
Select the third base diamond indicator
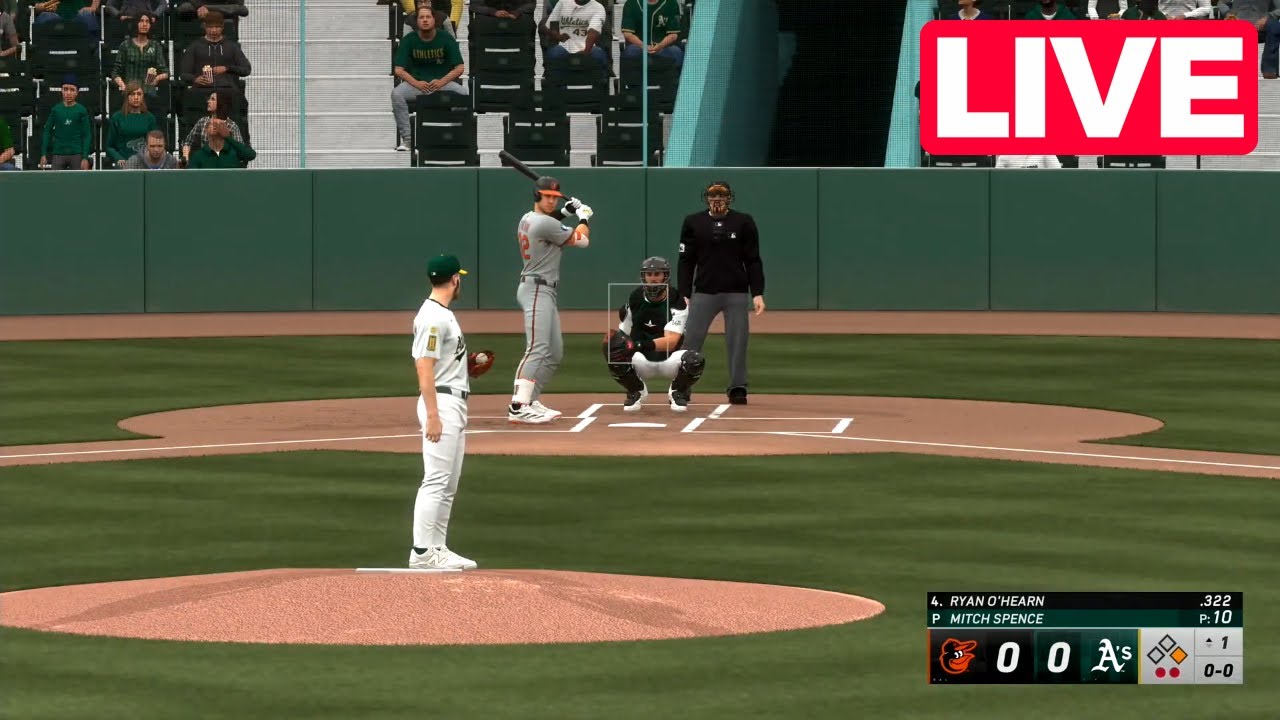tap(1157, 655)
